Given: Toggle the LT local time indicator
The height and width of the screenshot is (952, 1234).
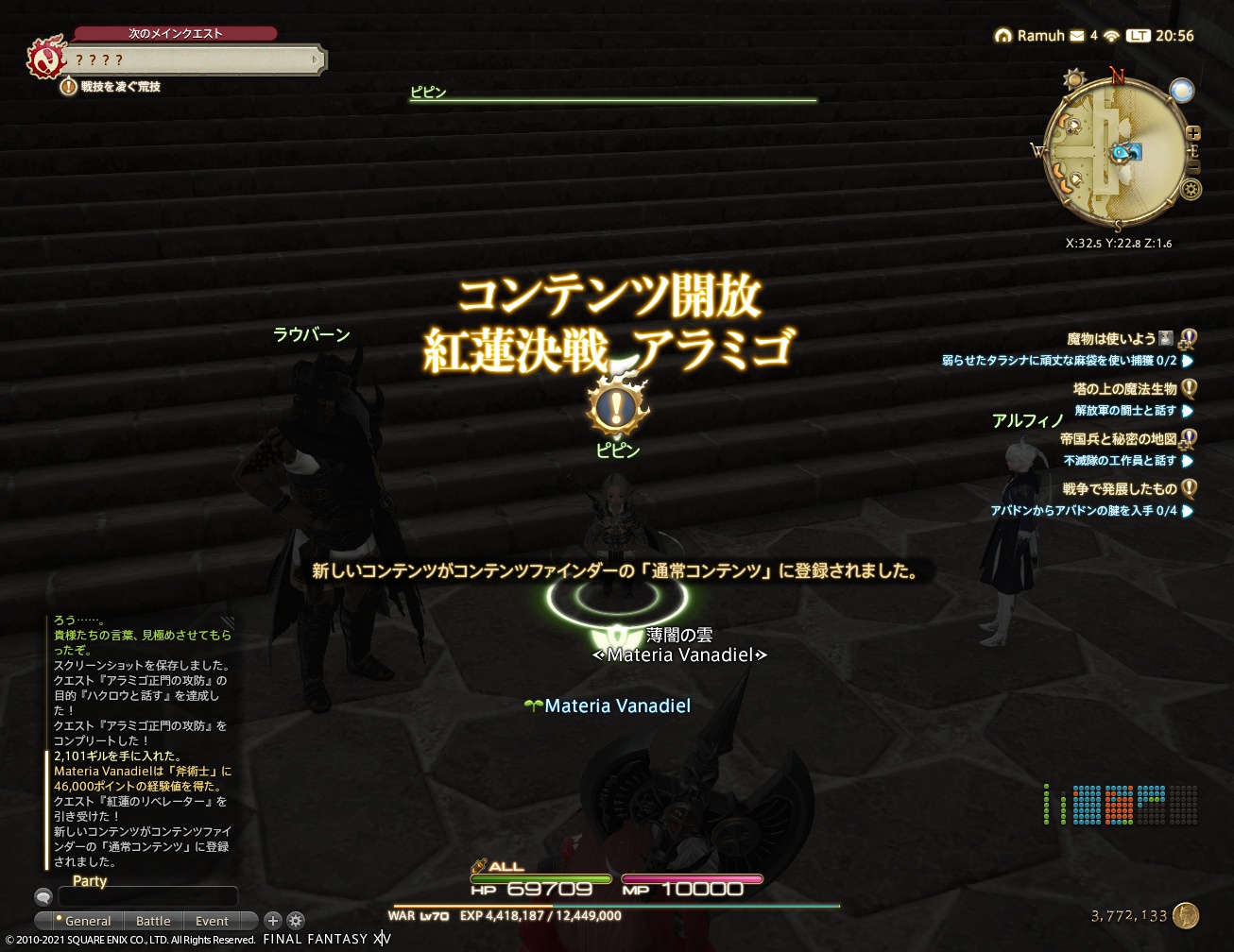Looking at the screenshot, I should (1138, 36).
